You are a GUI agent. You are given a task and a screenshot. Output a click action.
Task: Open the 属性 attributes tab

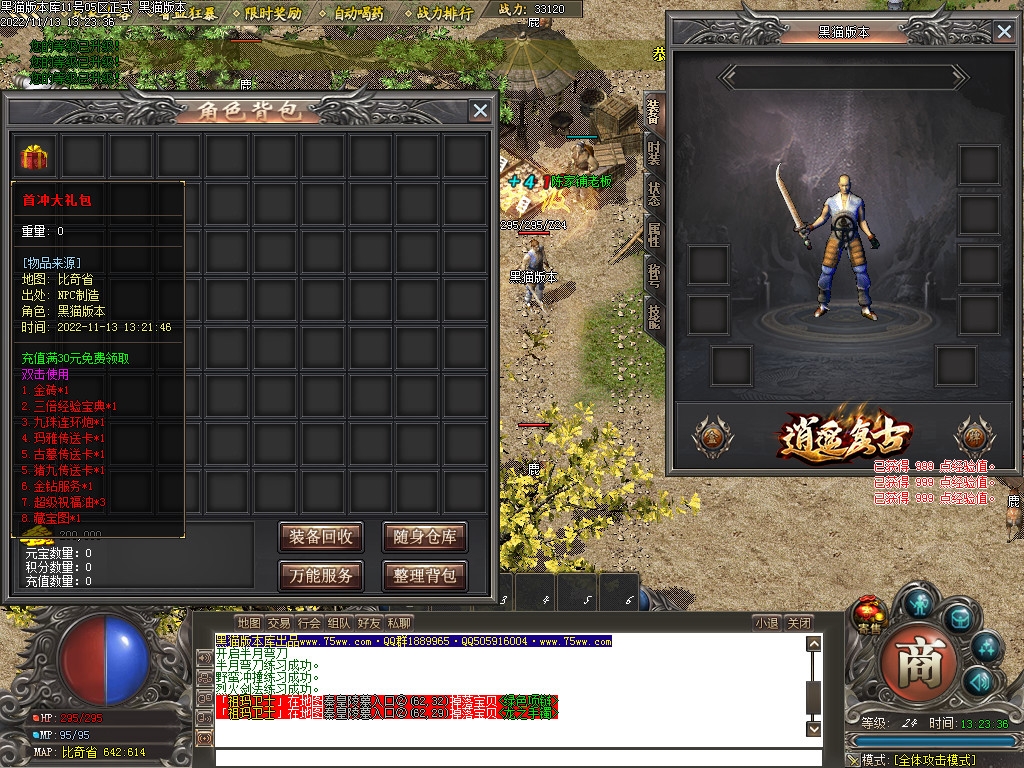tap(653, 235)
